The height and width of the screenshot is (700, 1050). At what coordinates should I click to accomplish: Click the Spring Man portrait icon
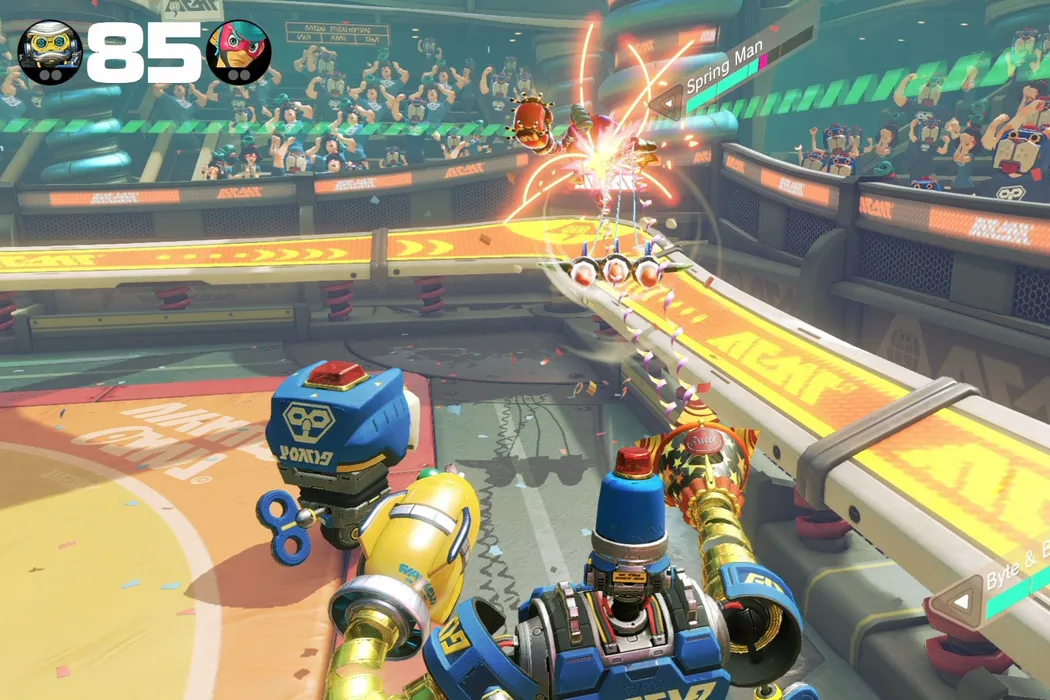(238, 52)
